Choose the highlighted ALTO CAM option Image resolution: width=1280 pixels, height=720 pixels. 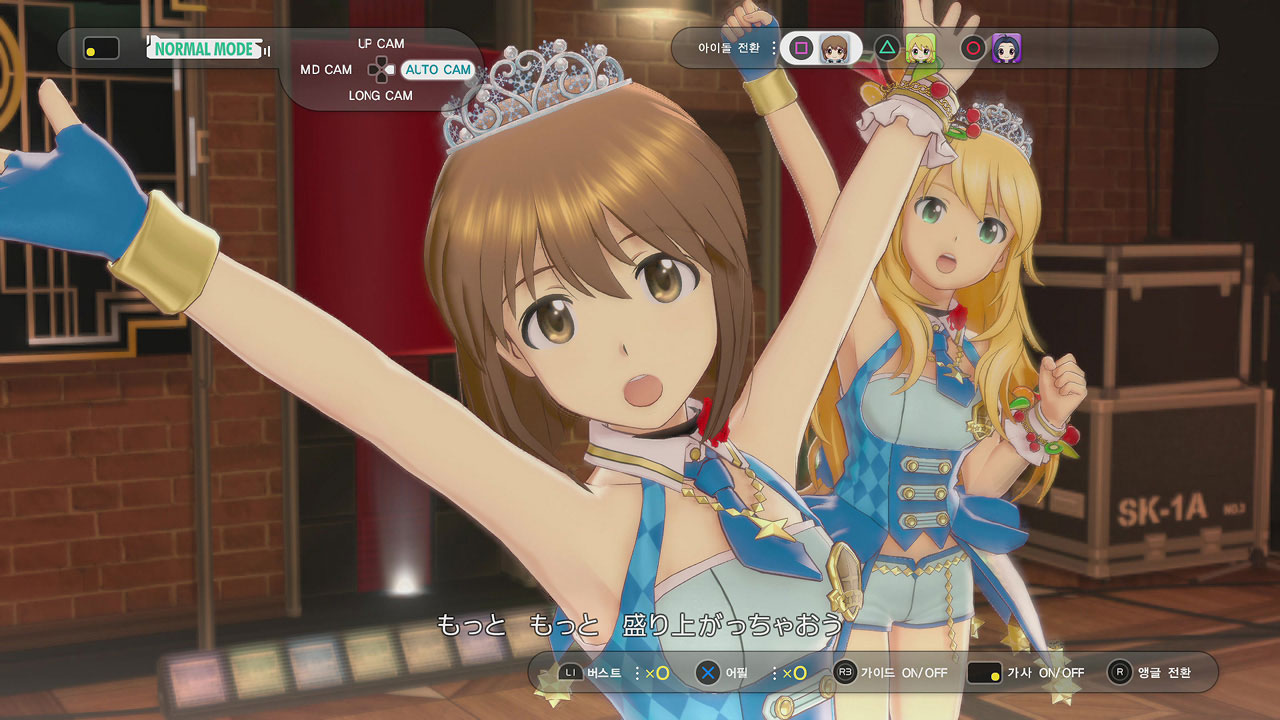(437, 70)
